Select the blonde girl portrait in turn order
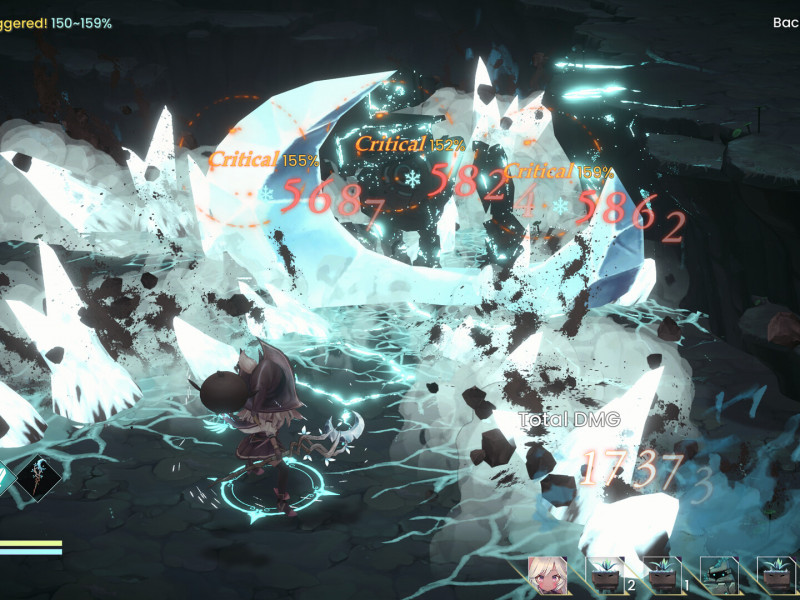 [x=548, y=574]
